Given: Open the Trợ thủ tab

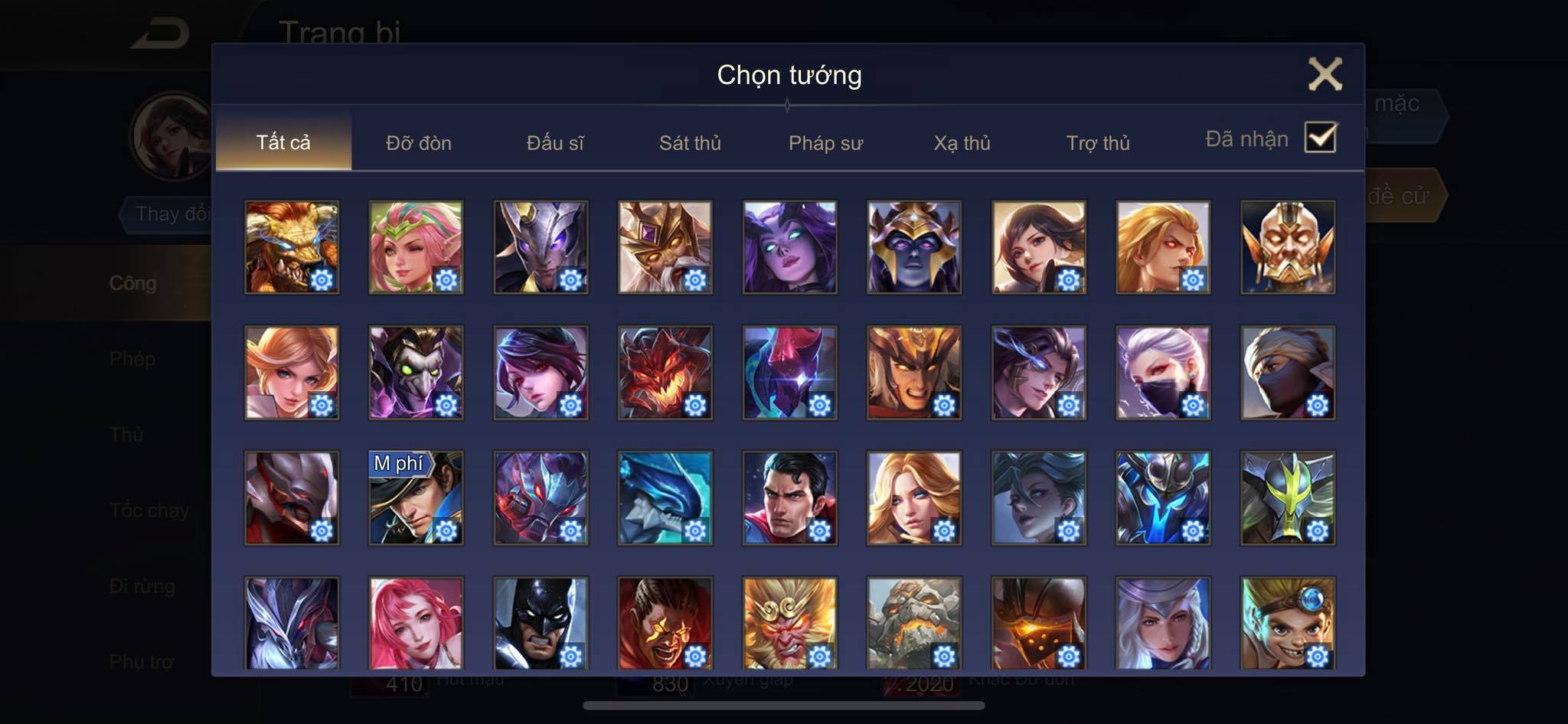Looking at the screenshot, I should (1098, 143).
